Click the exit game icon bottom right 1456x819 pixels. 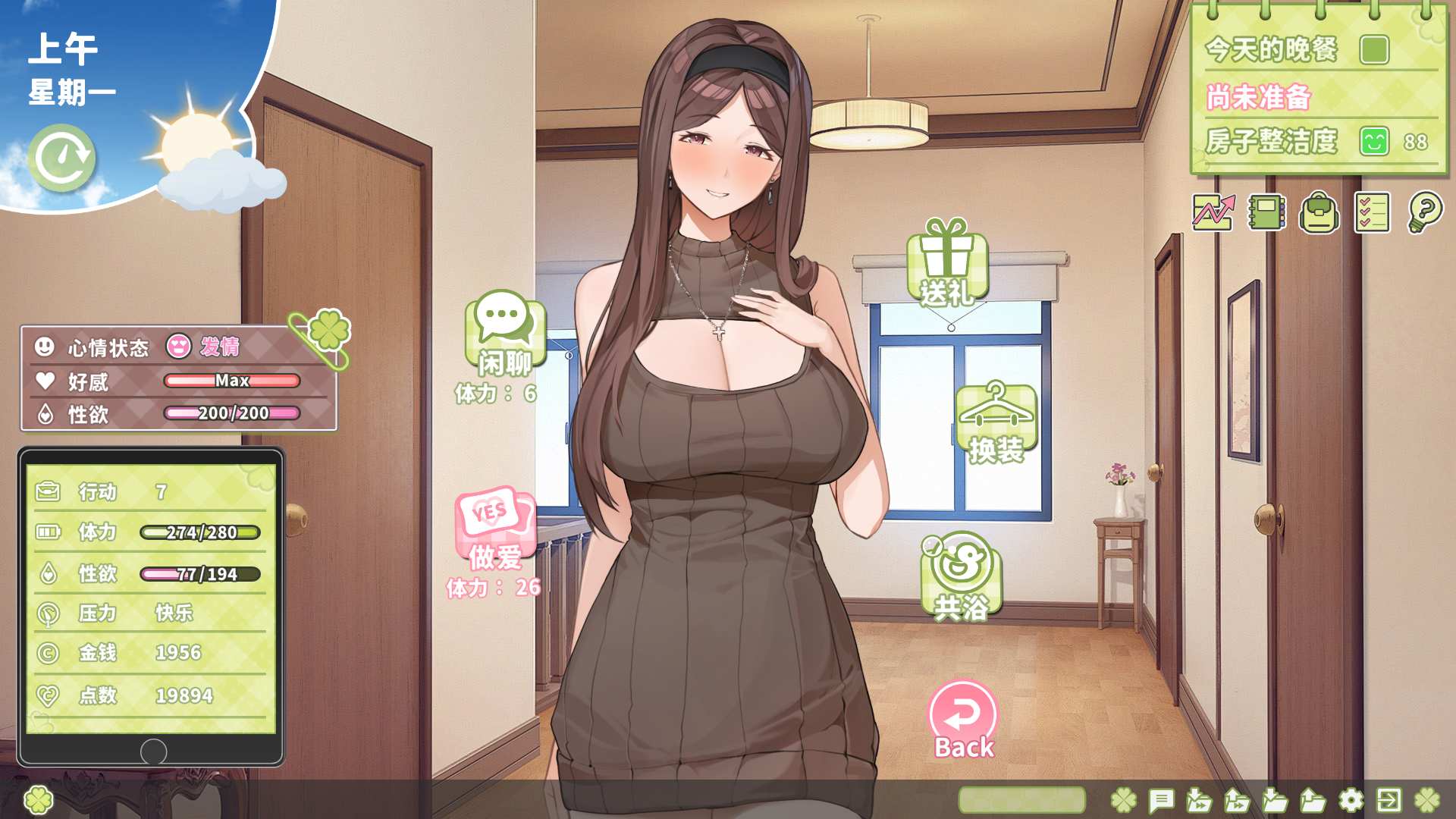point(1389,800)
